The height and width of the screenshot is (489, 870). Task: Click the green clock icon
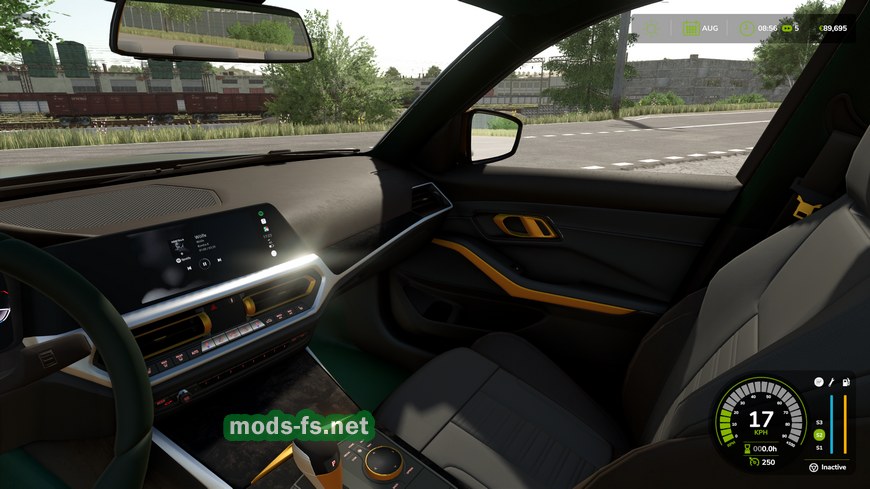pyautogui.click(x=745, y=28)
